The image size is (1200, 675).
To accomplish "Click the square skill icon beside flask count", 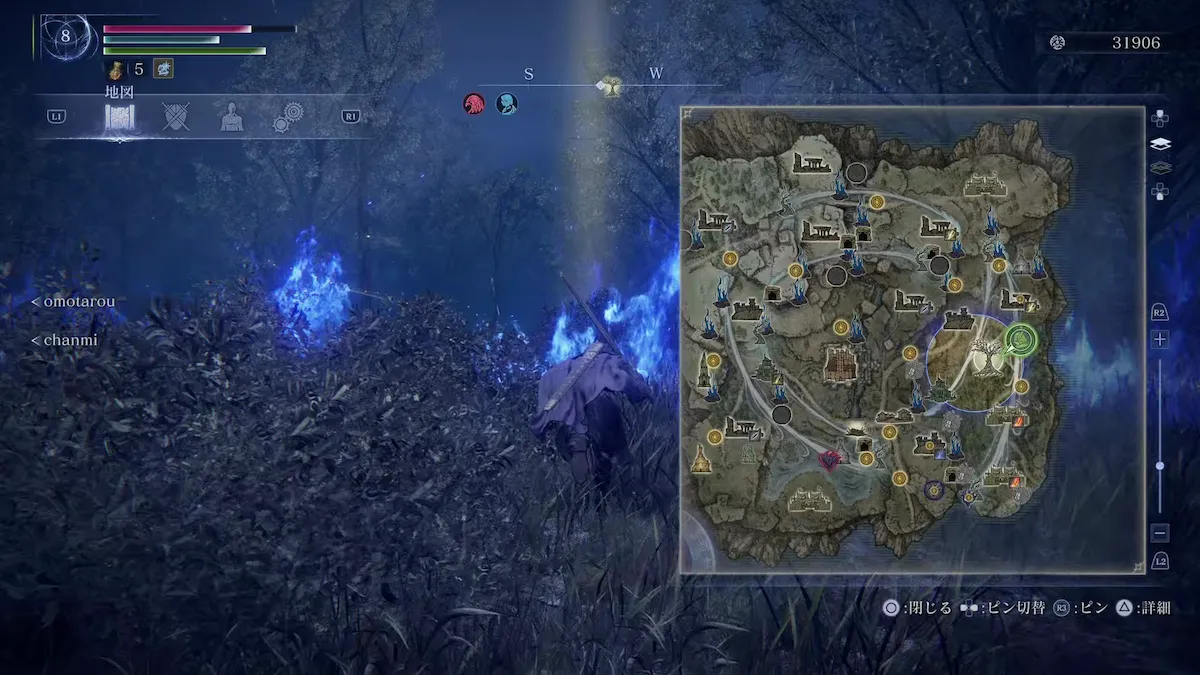I will point(162,69).
